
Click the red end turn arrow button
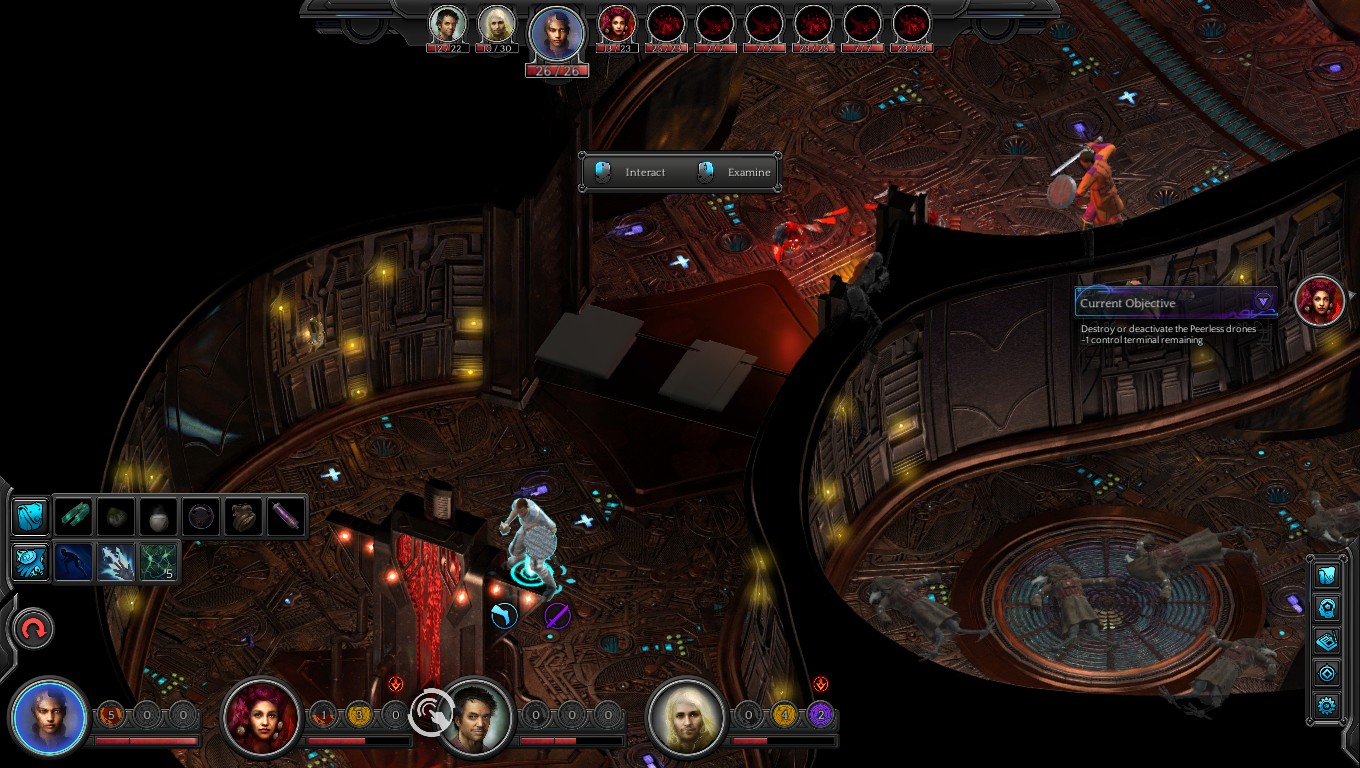pos(33,629)
